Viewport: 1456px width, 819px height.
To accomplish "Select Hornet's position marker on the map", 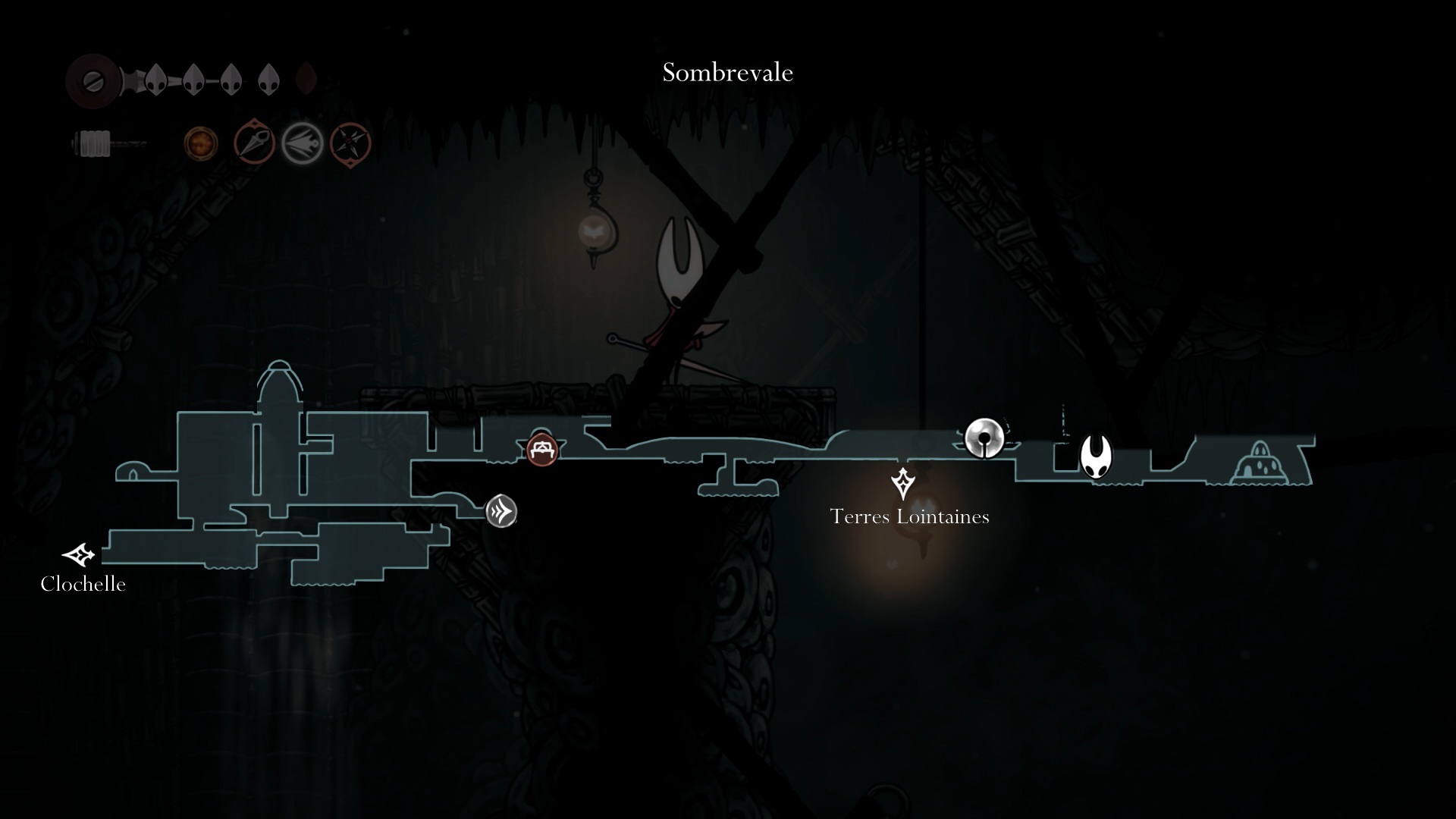I will pyautogui.click(x=1096, y=456).
